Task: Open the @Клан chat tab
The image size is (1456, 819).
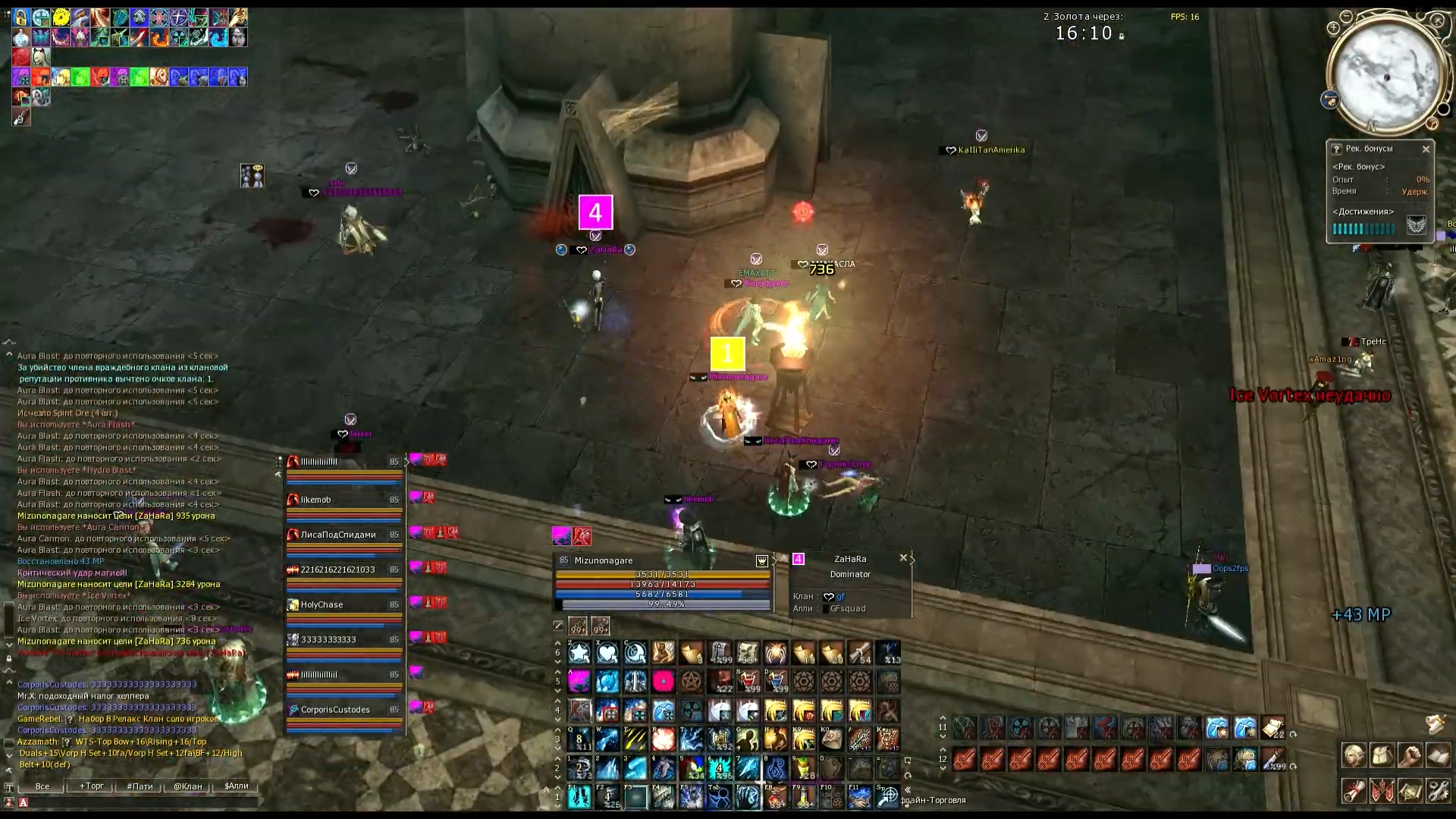Action: 187,786
